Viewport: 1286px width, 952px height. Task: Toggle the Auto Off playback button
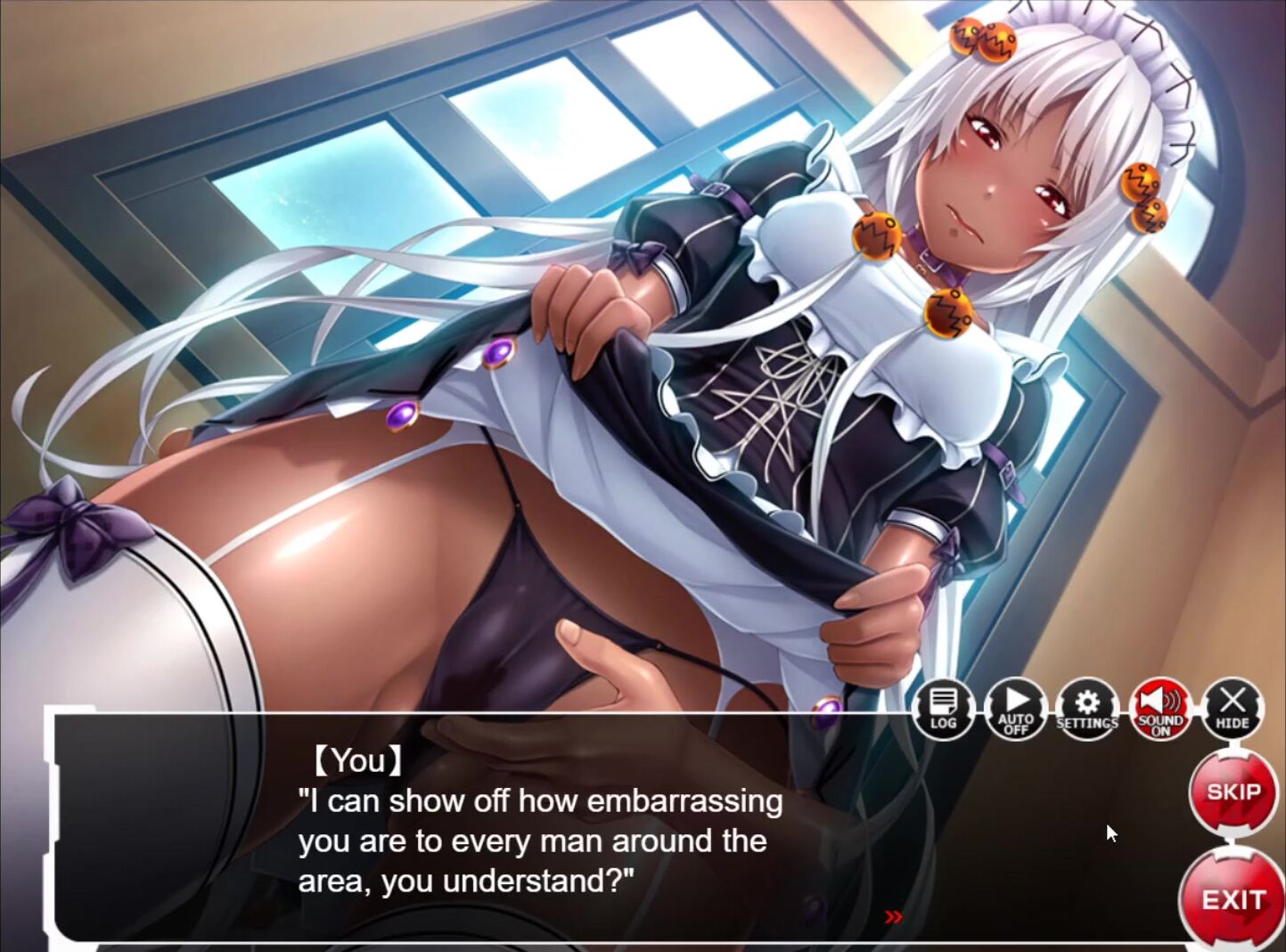tap(1016, 710)
